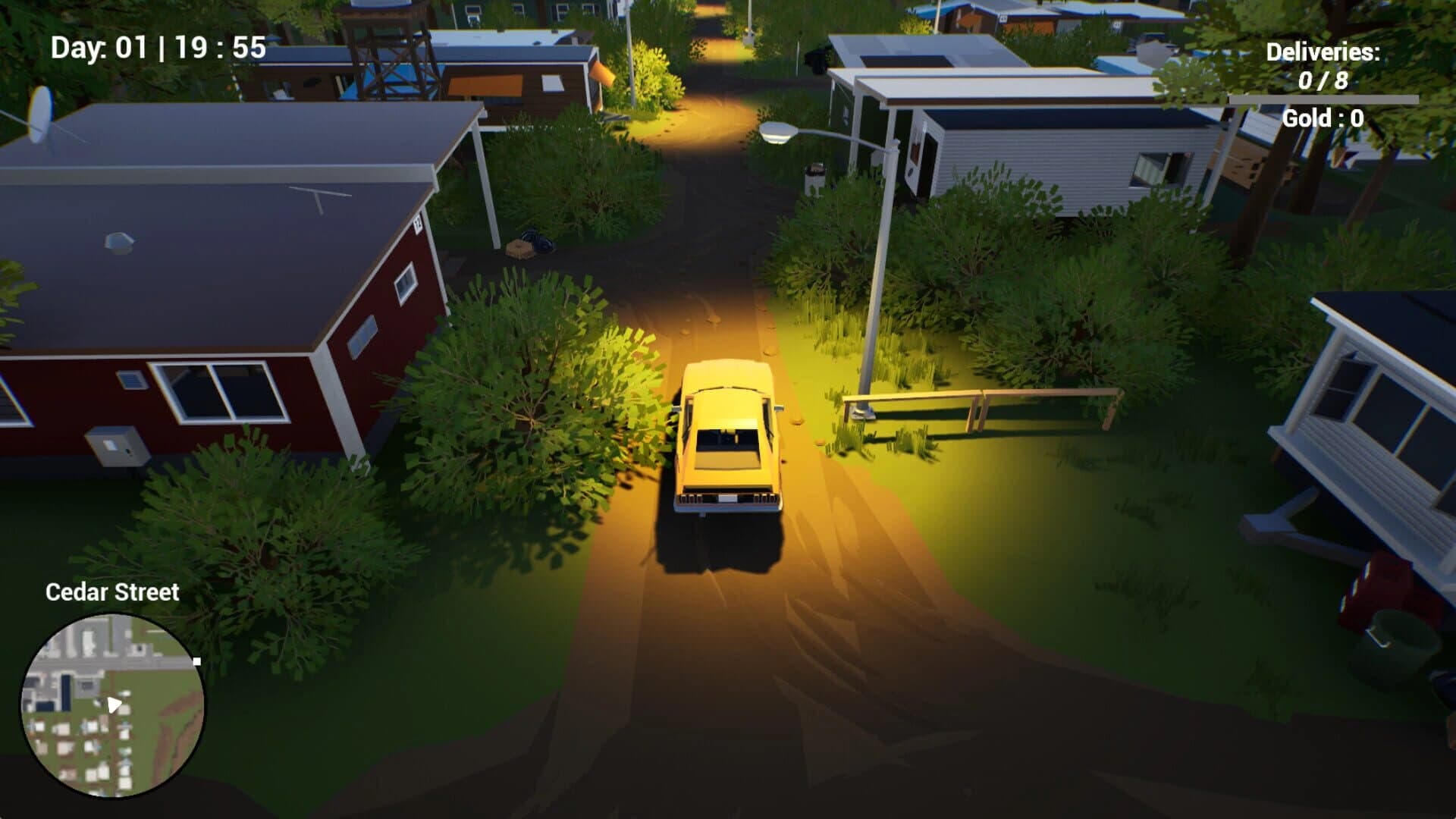Select the house number plate on the red house
This screenshot has width=1456, height=819.
tap(417, 223)
